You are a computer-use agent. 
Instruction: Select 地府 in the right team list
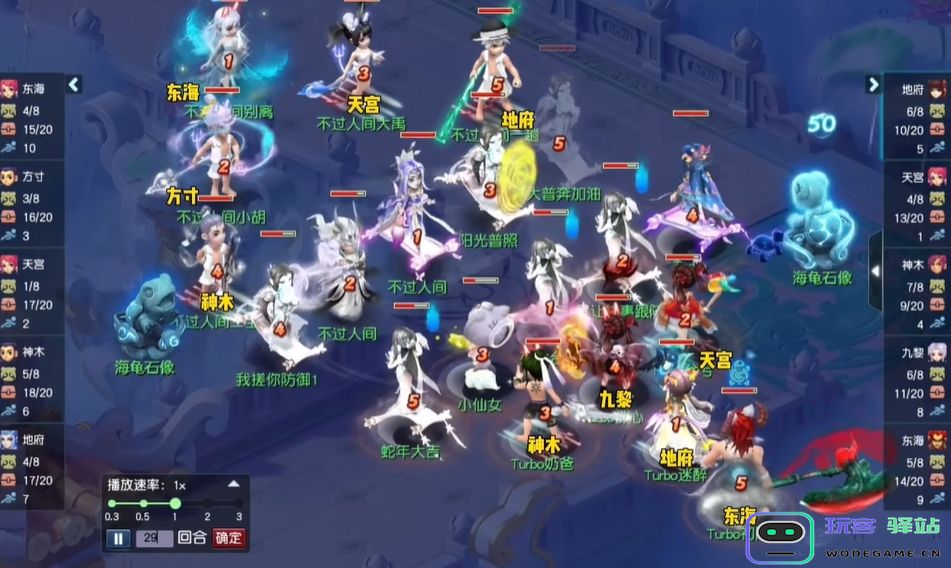pyautogui.click(x=917, y=89)
